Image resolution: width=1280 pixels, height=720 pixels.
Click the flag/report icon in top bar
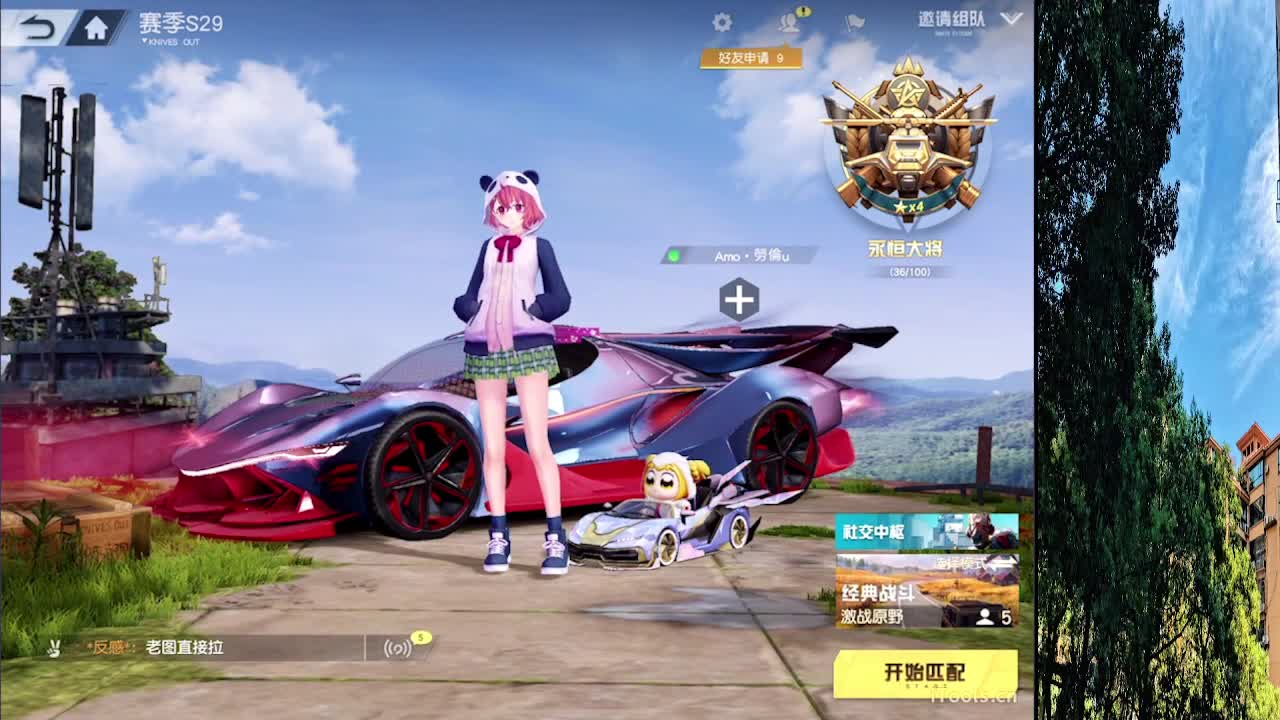[854, 22]
